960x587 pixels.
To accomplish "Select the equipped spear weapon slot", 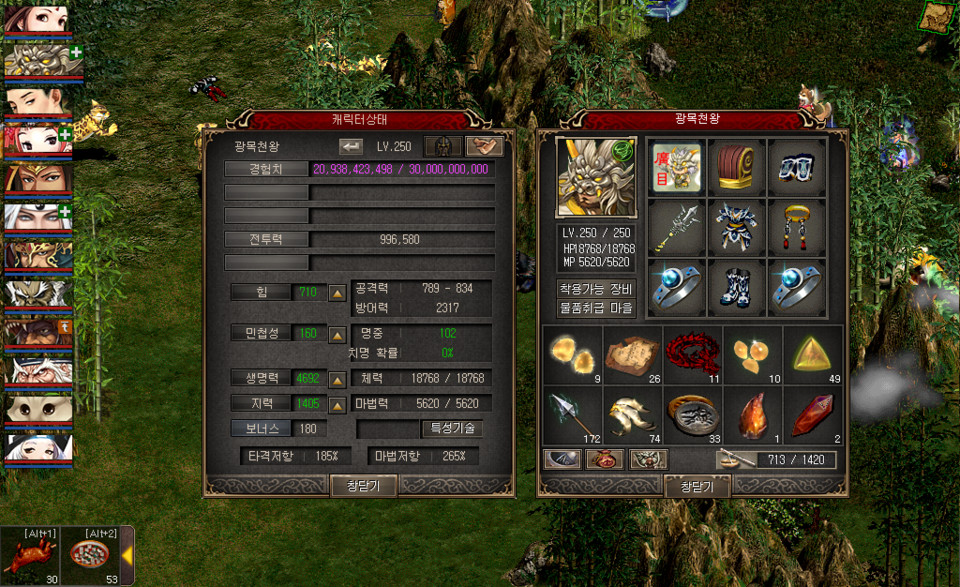I will [x=676, y=227].
